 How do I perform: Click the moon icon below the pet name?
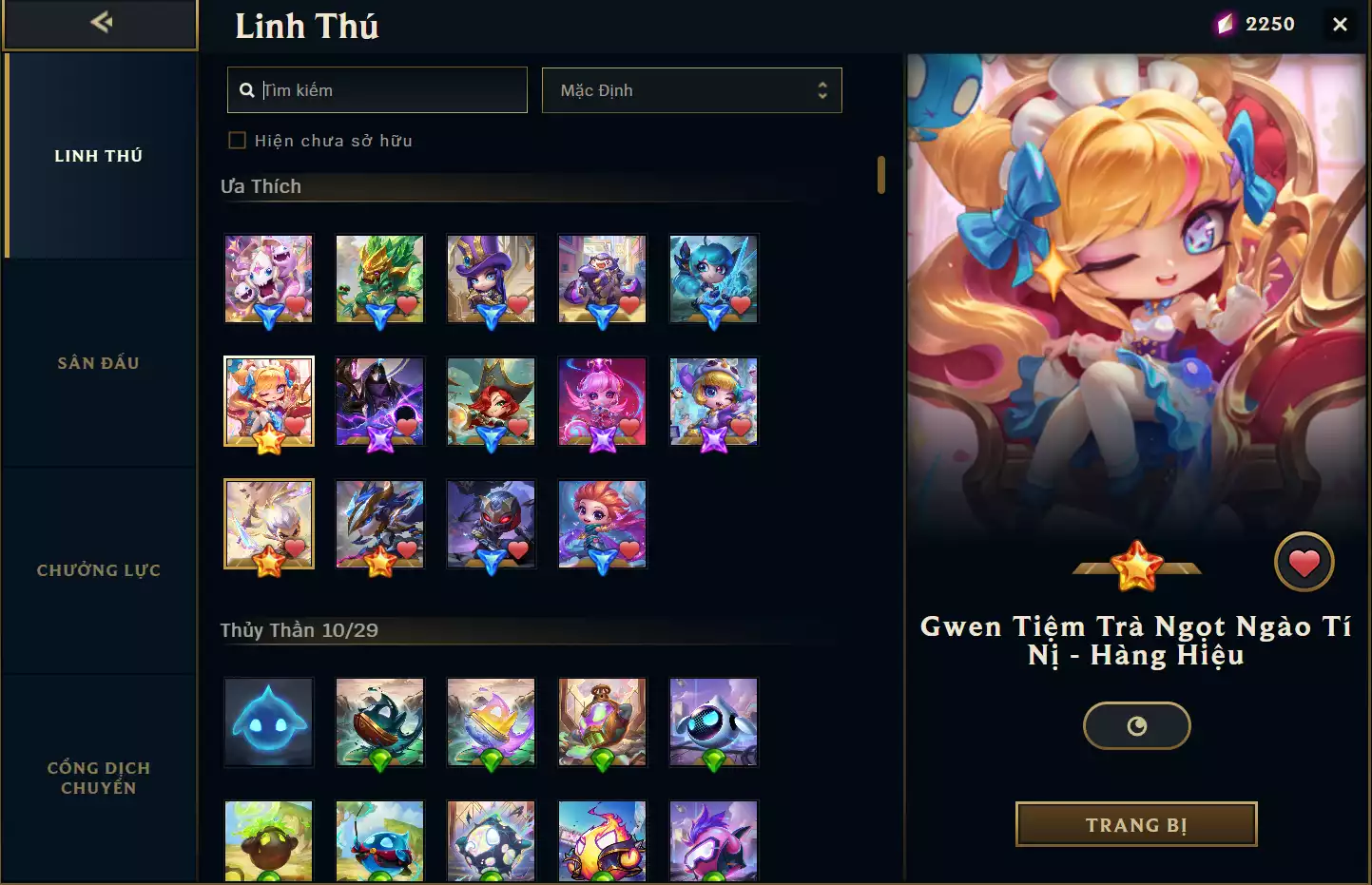[x=1136, y=725]
